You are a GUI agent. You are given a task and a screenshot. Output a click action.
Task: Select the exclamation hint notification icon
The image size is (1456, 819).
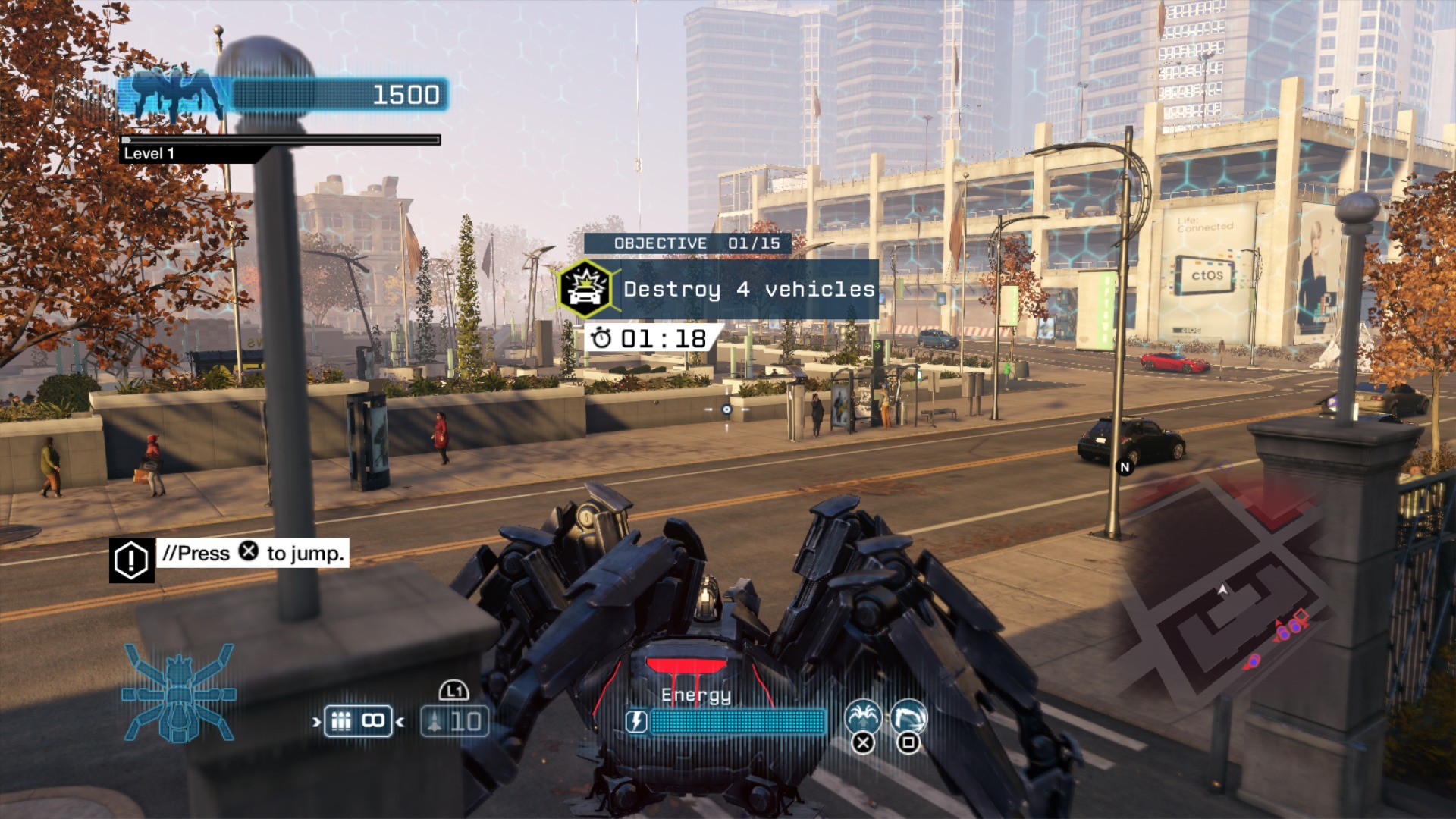(131, 560)
